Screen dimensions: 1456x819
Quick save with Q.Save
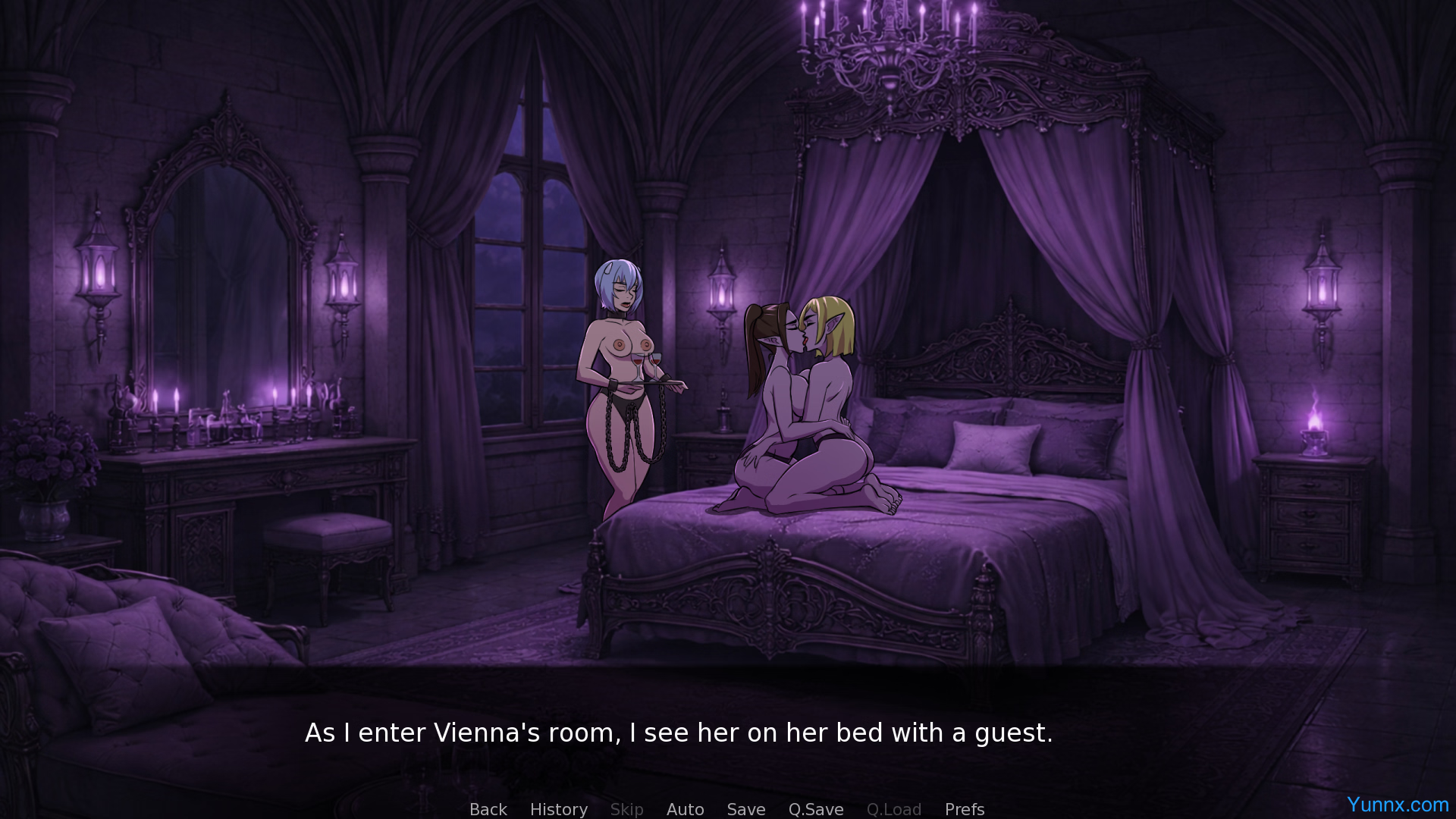pyautogui.click(x=815, y=809)
